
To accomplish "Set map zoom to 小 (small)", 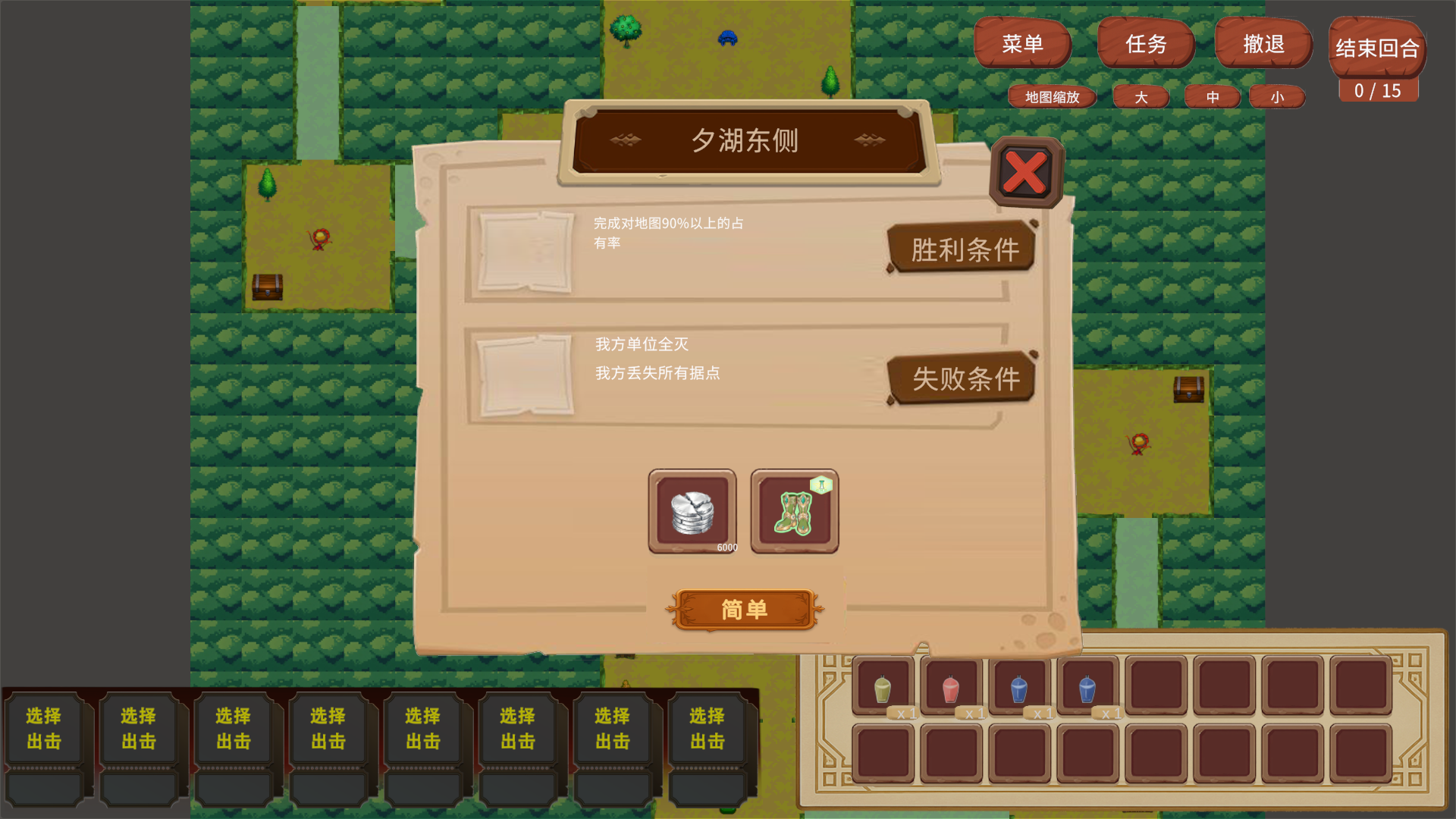I will [1277, 97].
